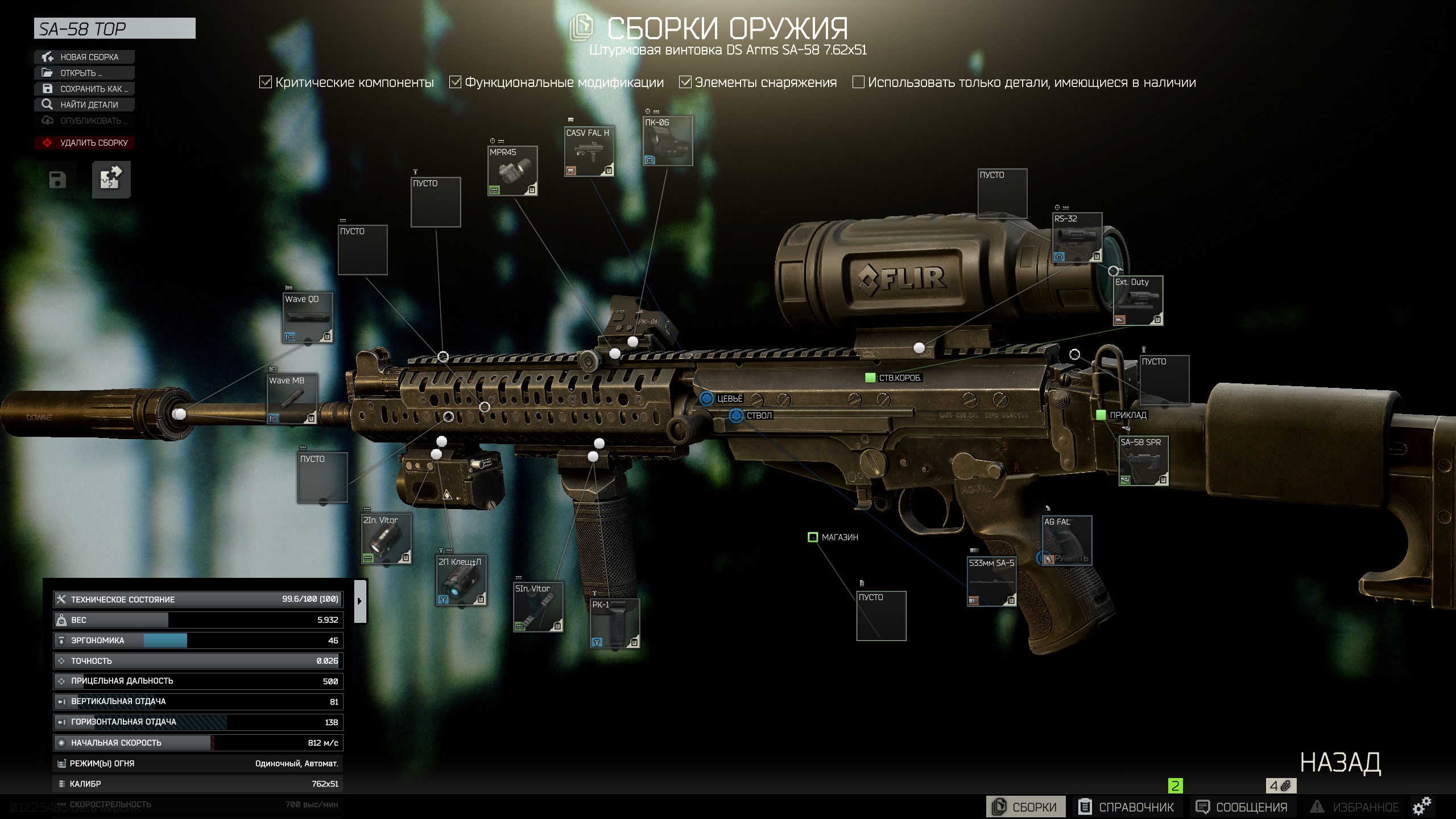Go back with the НАЗАД button

(x=1340, y=763)
